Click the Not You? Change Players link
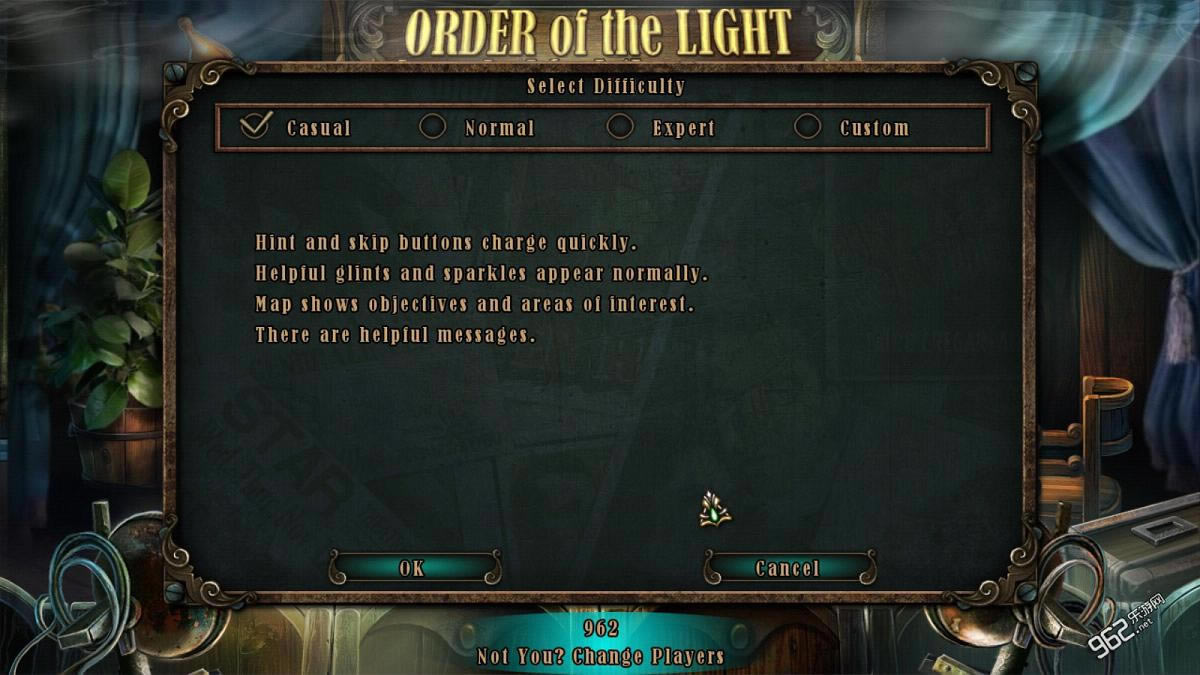 click(x=600, y=657)
